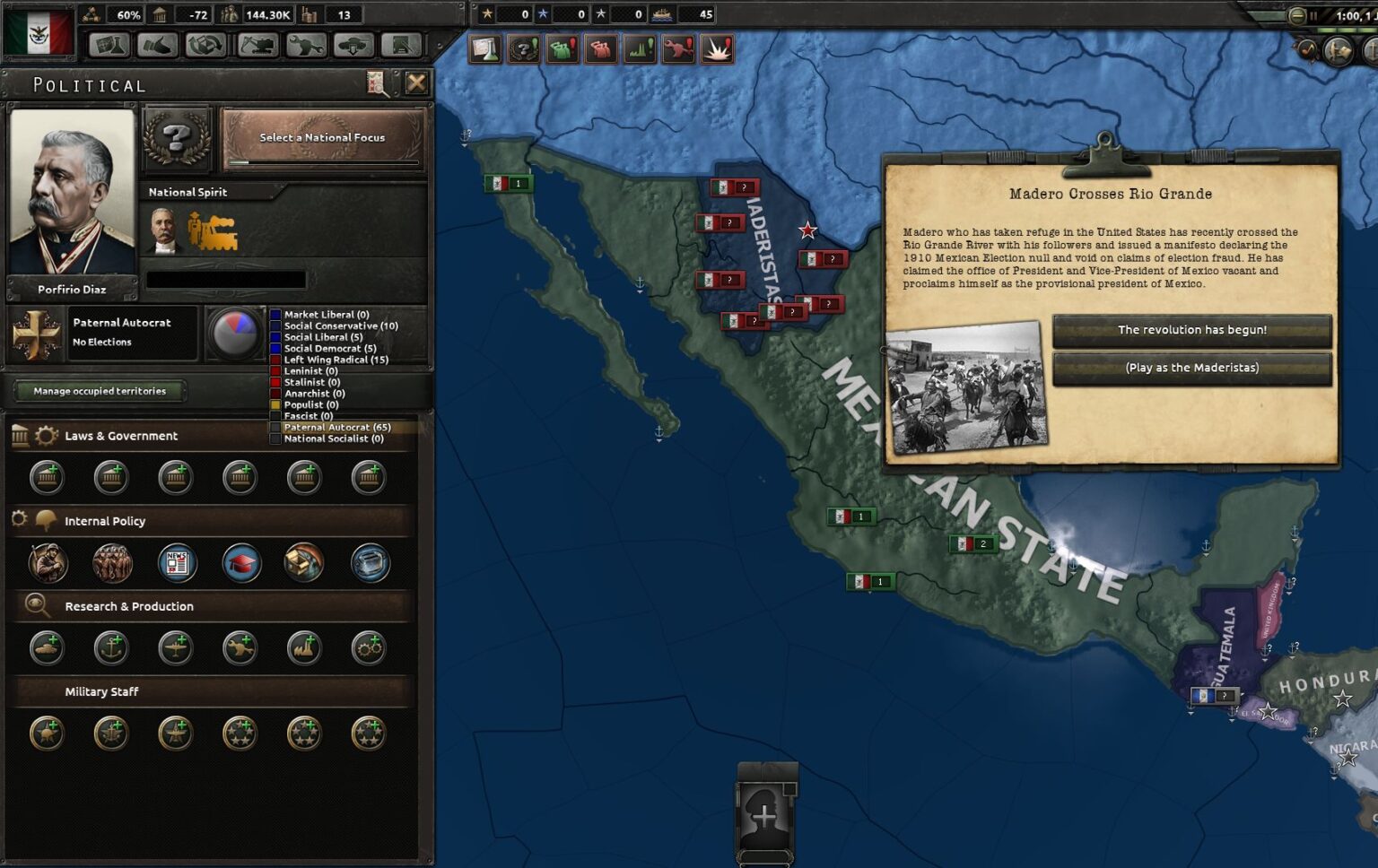Add an industrial concern factory slot
1378x868 pixels.
[x=304, y=648]
